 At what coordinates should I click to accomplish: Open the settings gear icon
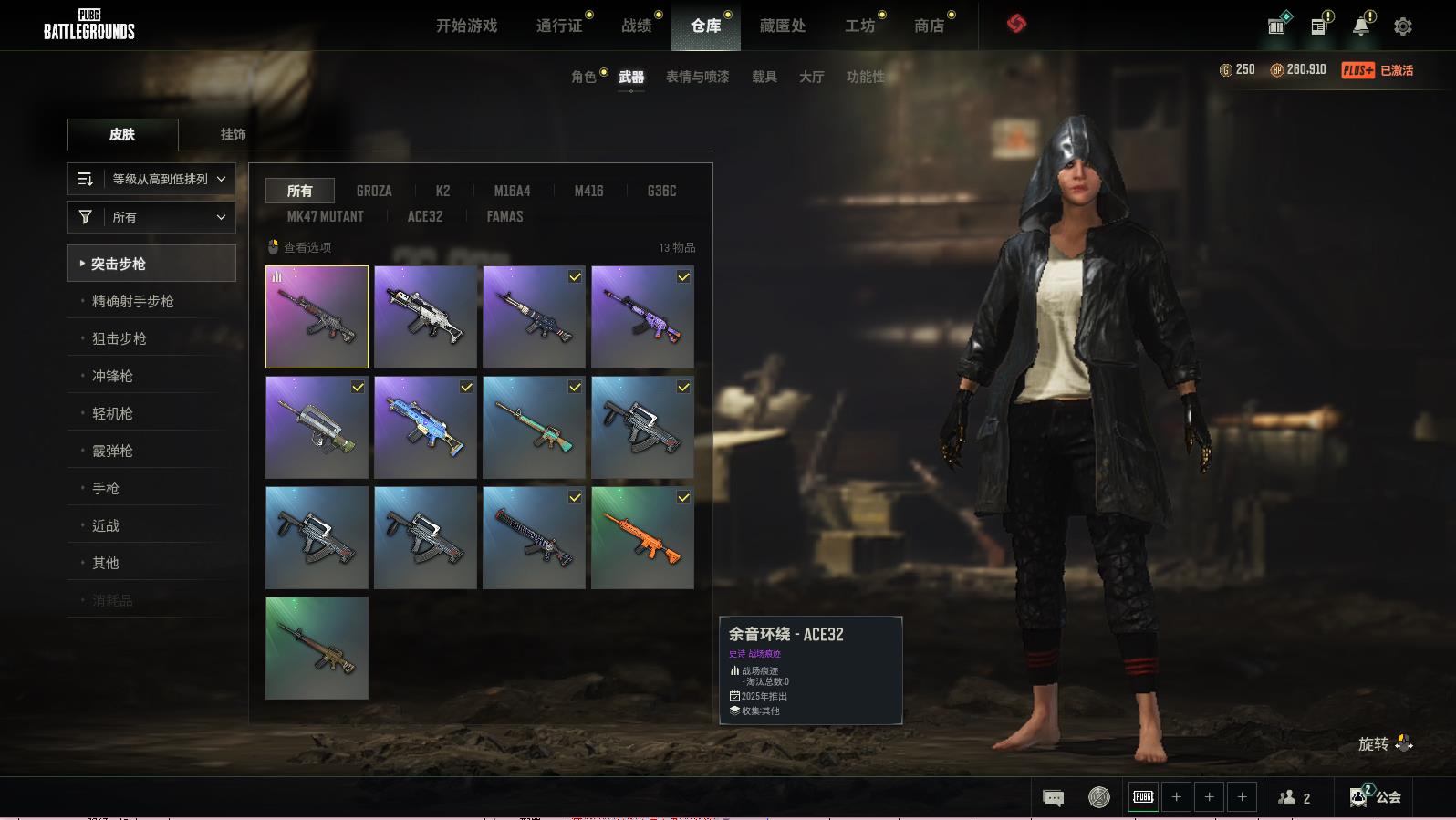[x=1402, y=26]
